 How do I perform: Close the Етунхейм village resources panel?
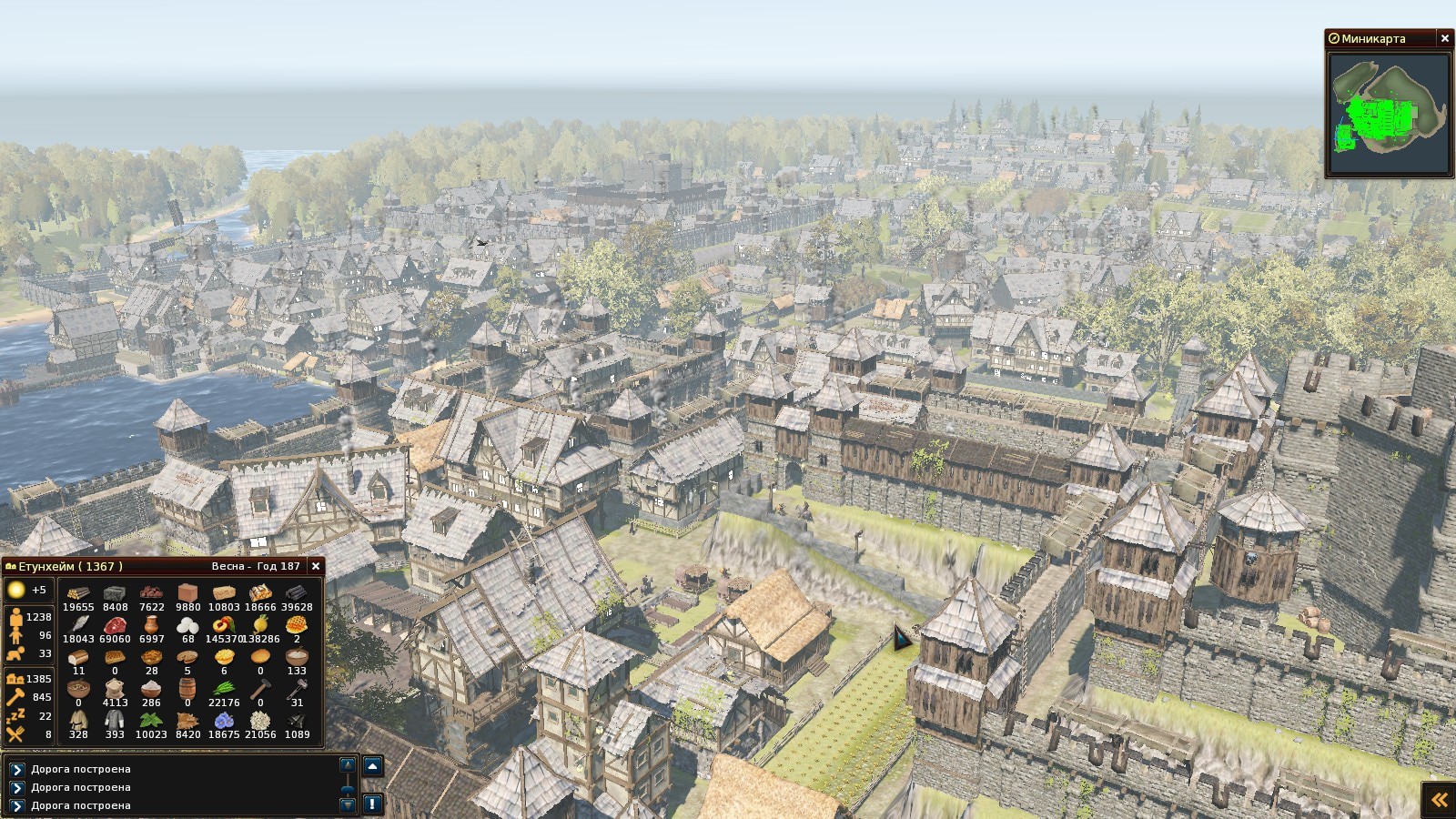tap(316, 566)
